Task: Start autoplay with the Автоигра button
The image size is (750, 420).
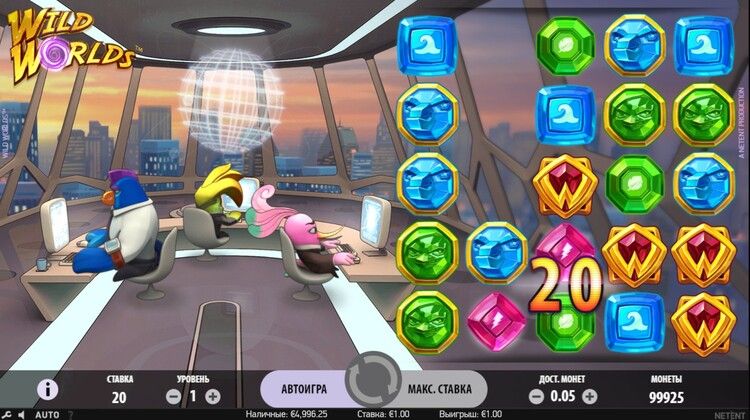Action: point(303,388)
